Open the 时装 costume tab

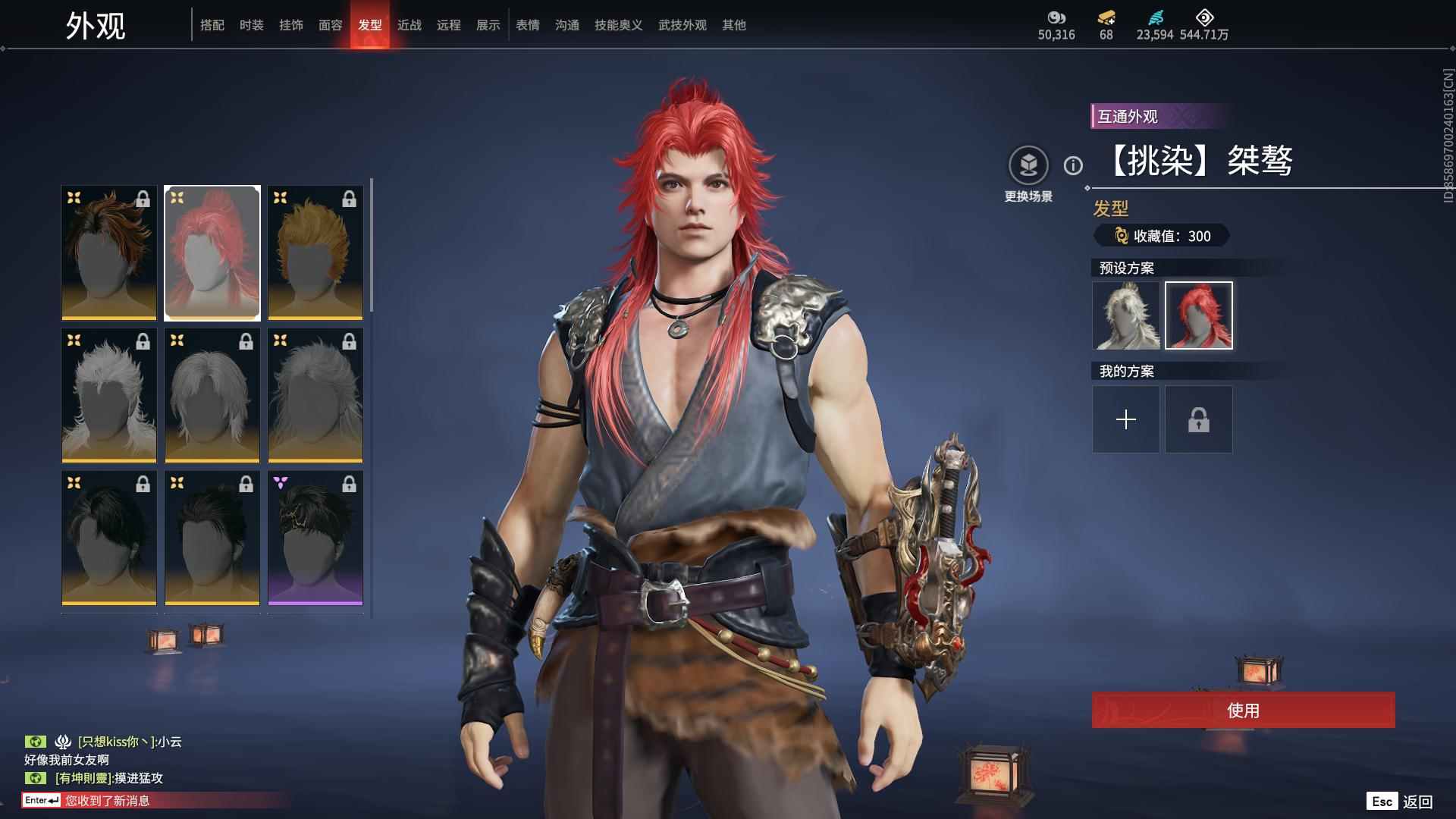coord(252,25)
